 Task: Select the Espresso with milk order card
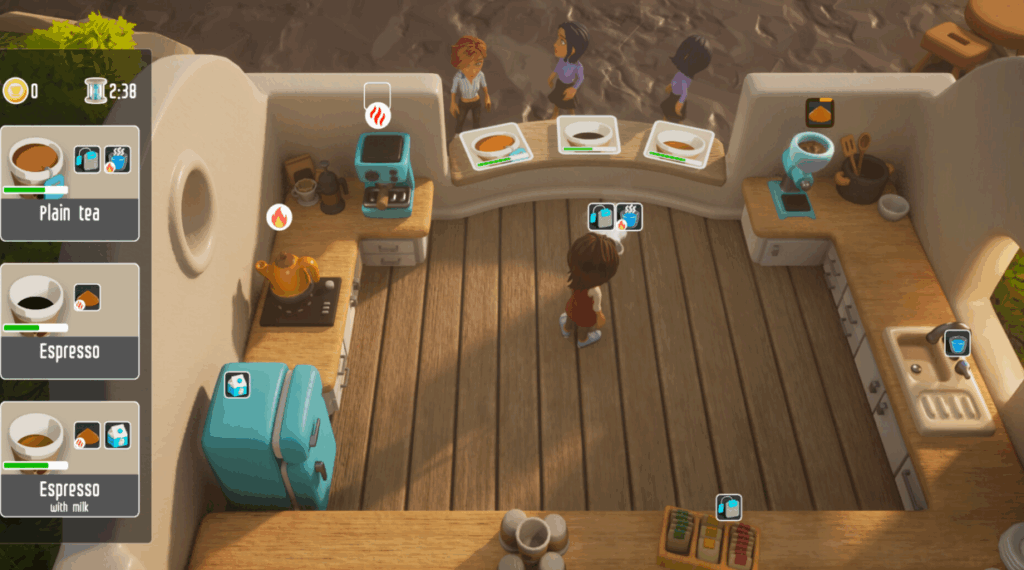tap(70, 459)
